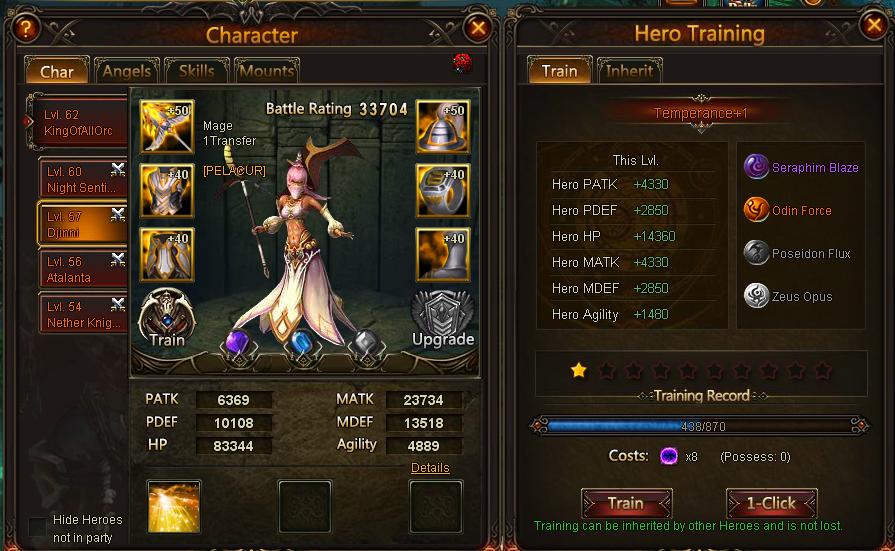Select the Inherit tab

[630, 70]
